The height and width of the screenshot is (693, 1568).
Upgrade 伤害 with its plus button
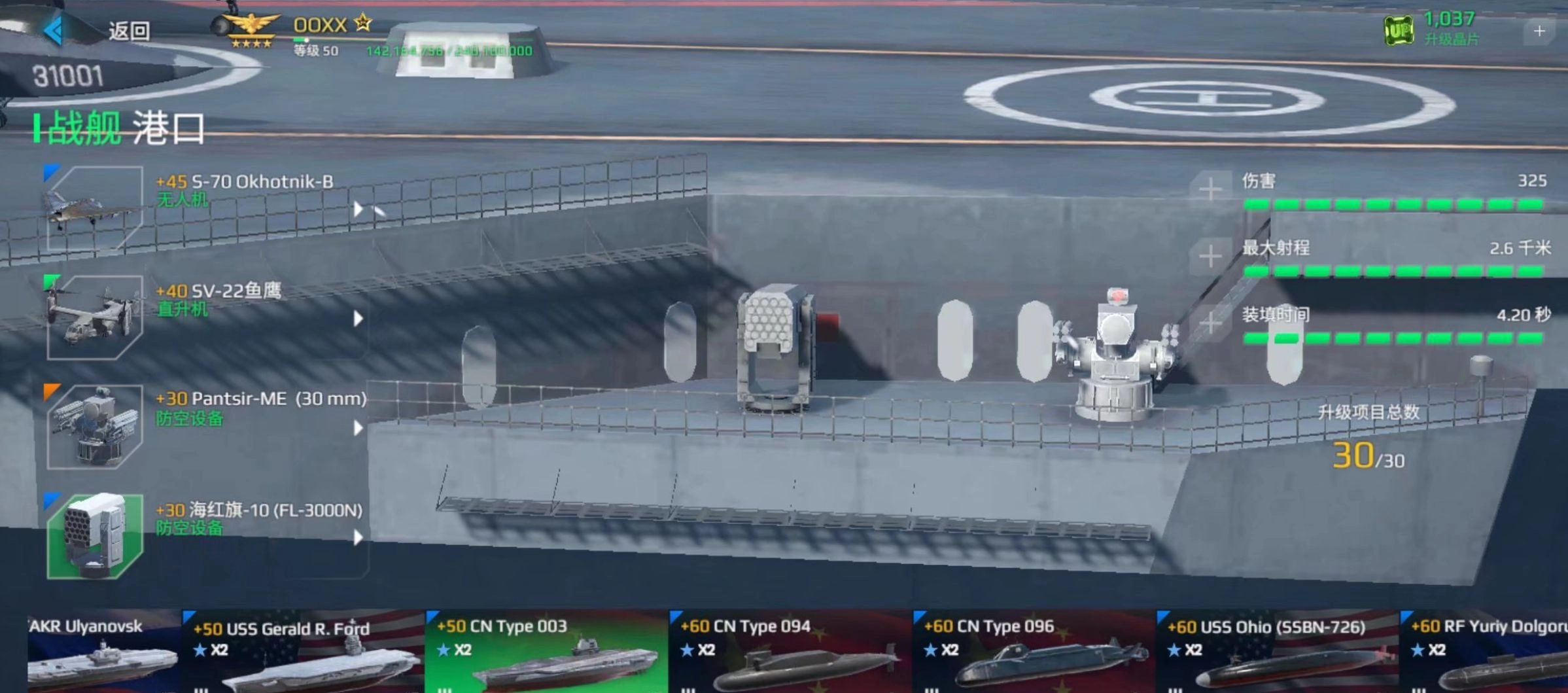pyautogui.click(x=1210, y=189)
